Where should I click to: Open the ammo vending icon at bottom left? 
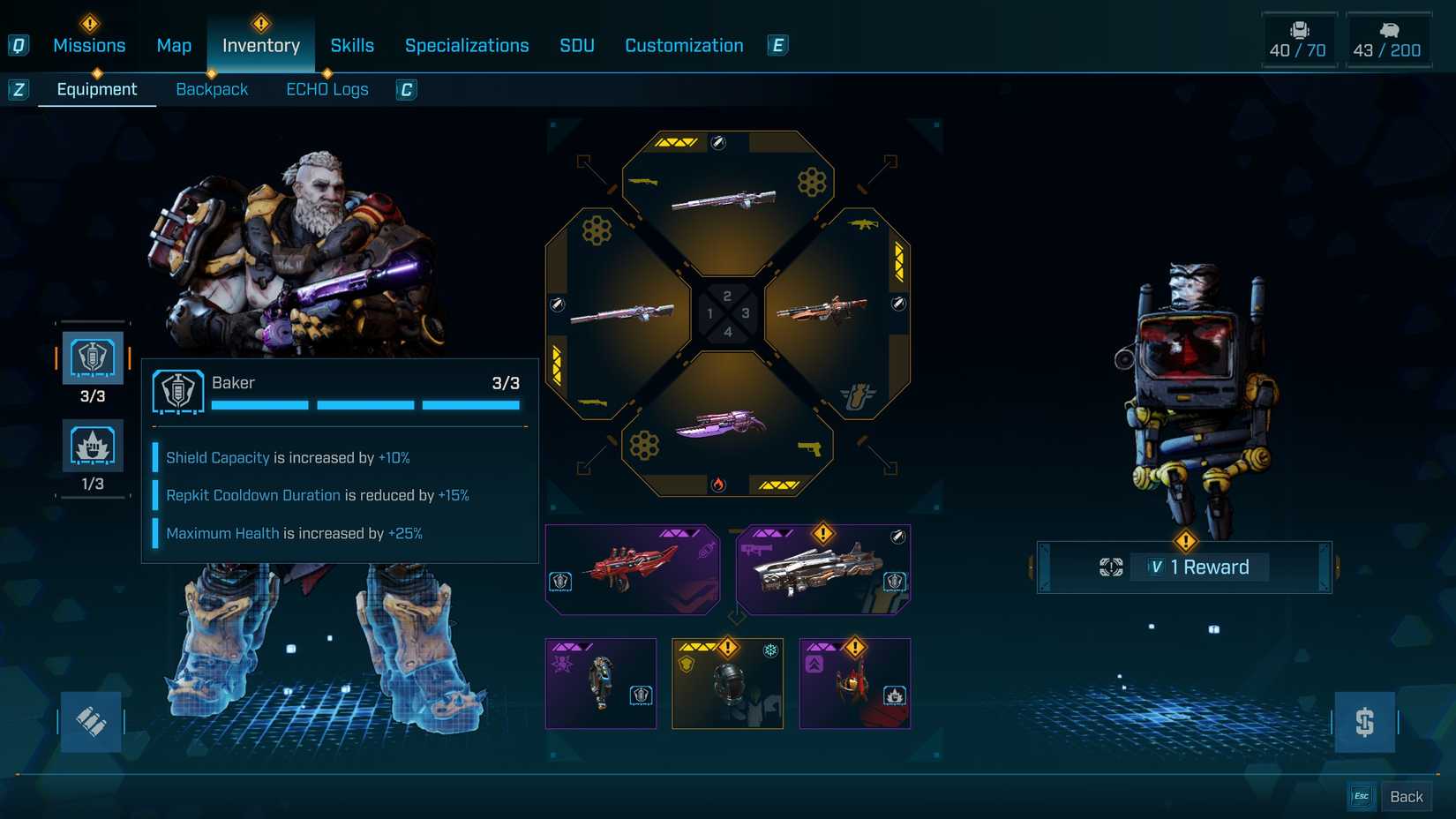(90, 721)
